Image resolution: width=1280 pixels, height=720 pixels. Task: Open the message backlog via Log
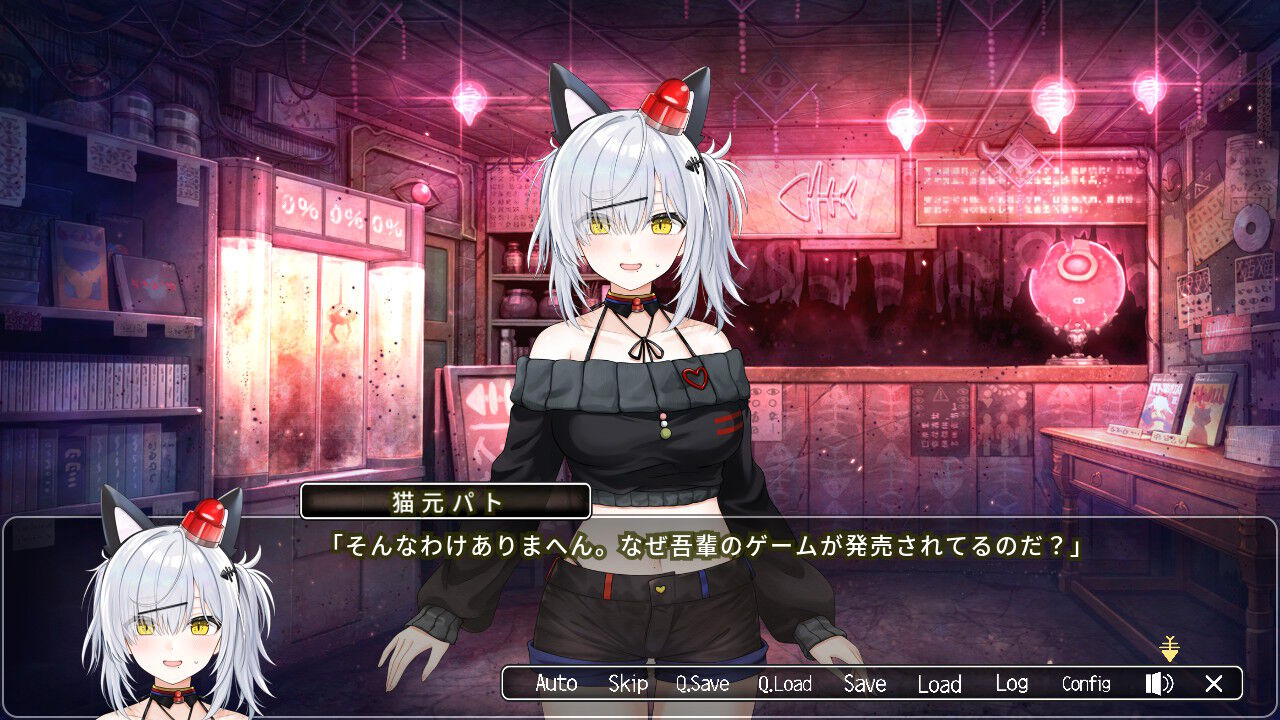tap(1011, 684)
